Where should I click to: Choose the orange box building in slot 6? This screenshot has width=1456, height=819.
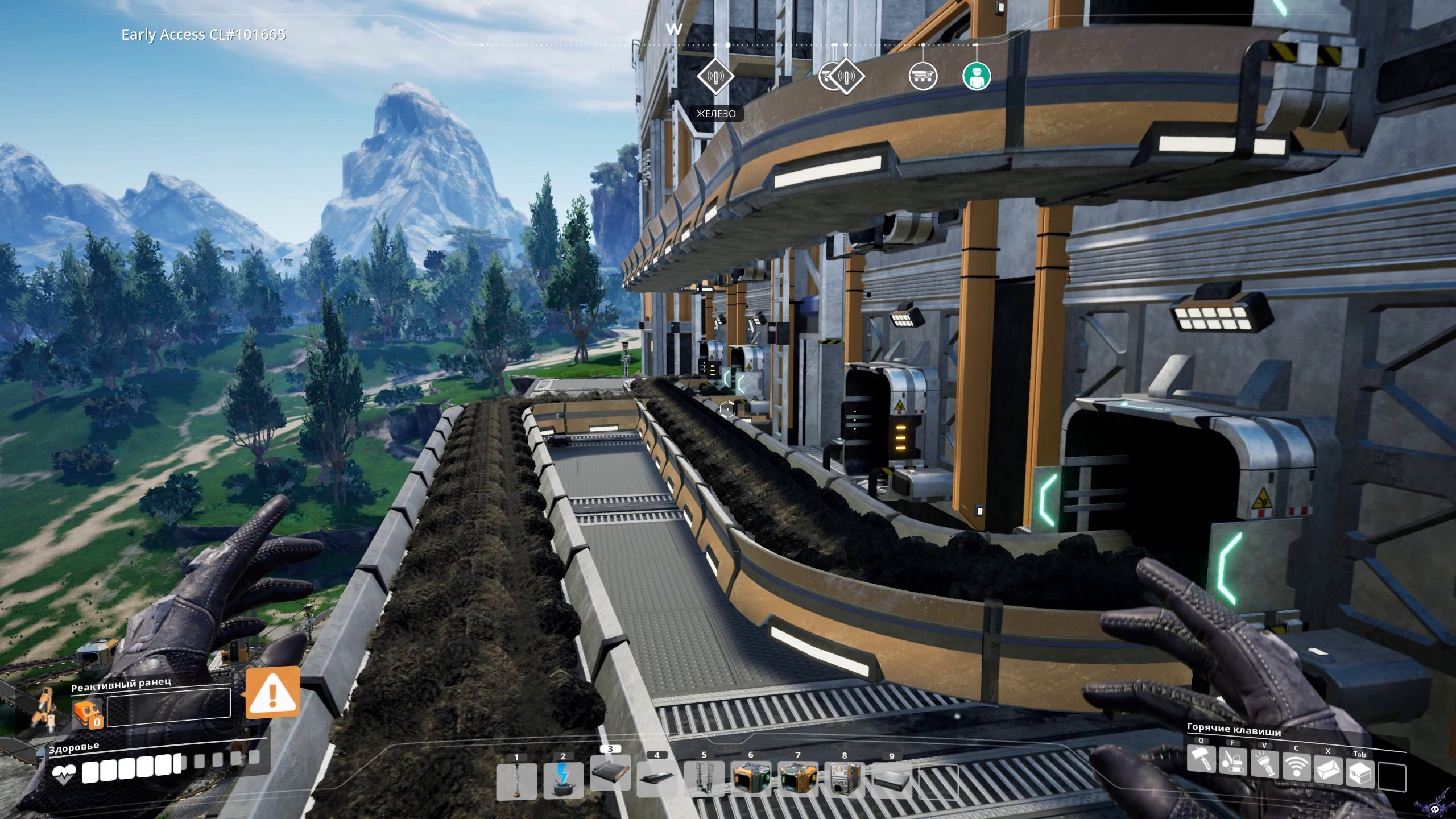751,780
